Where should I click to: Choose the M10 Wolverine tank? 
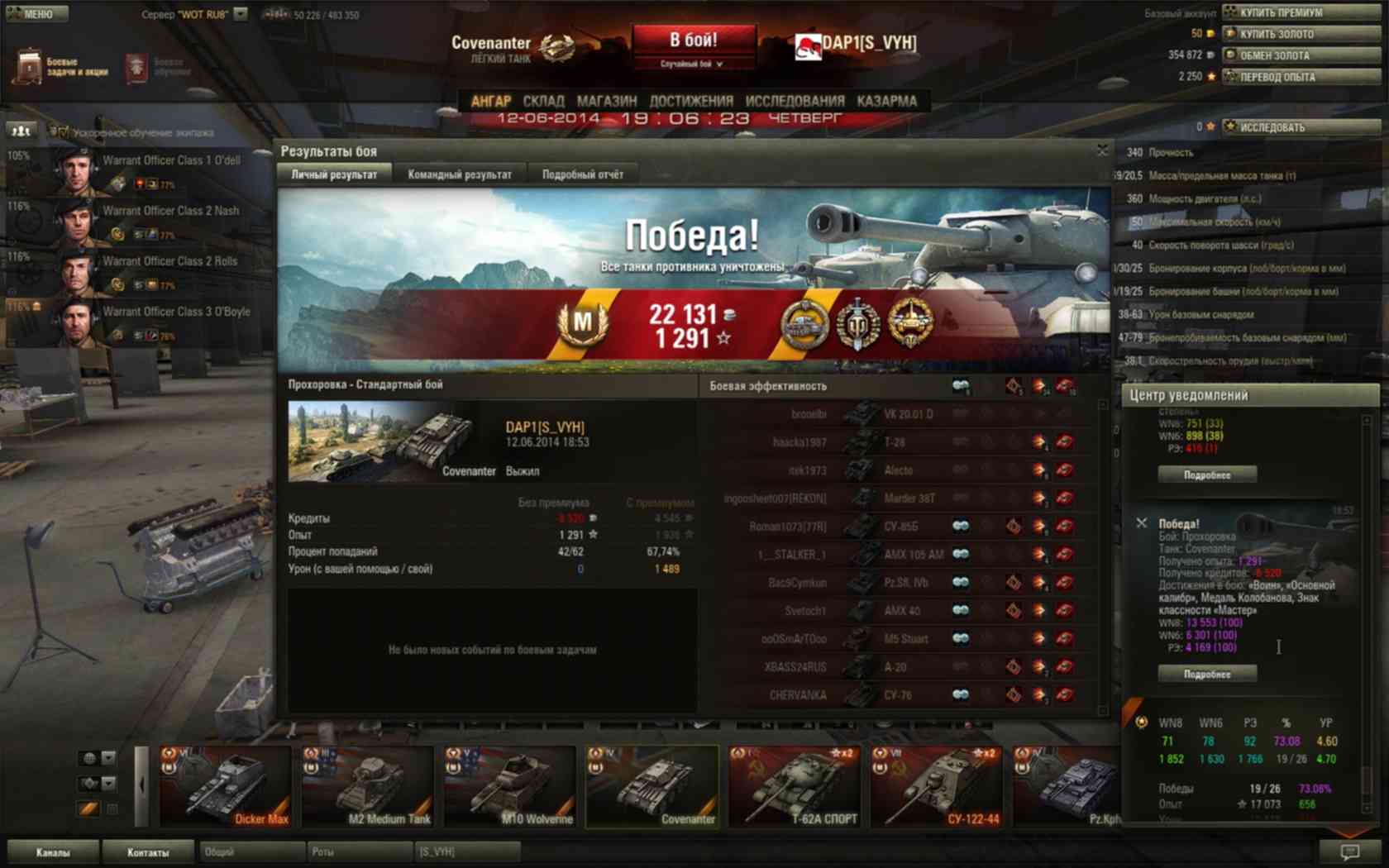coord(509,786)
